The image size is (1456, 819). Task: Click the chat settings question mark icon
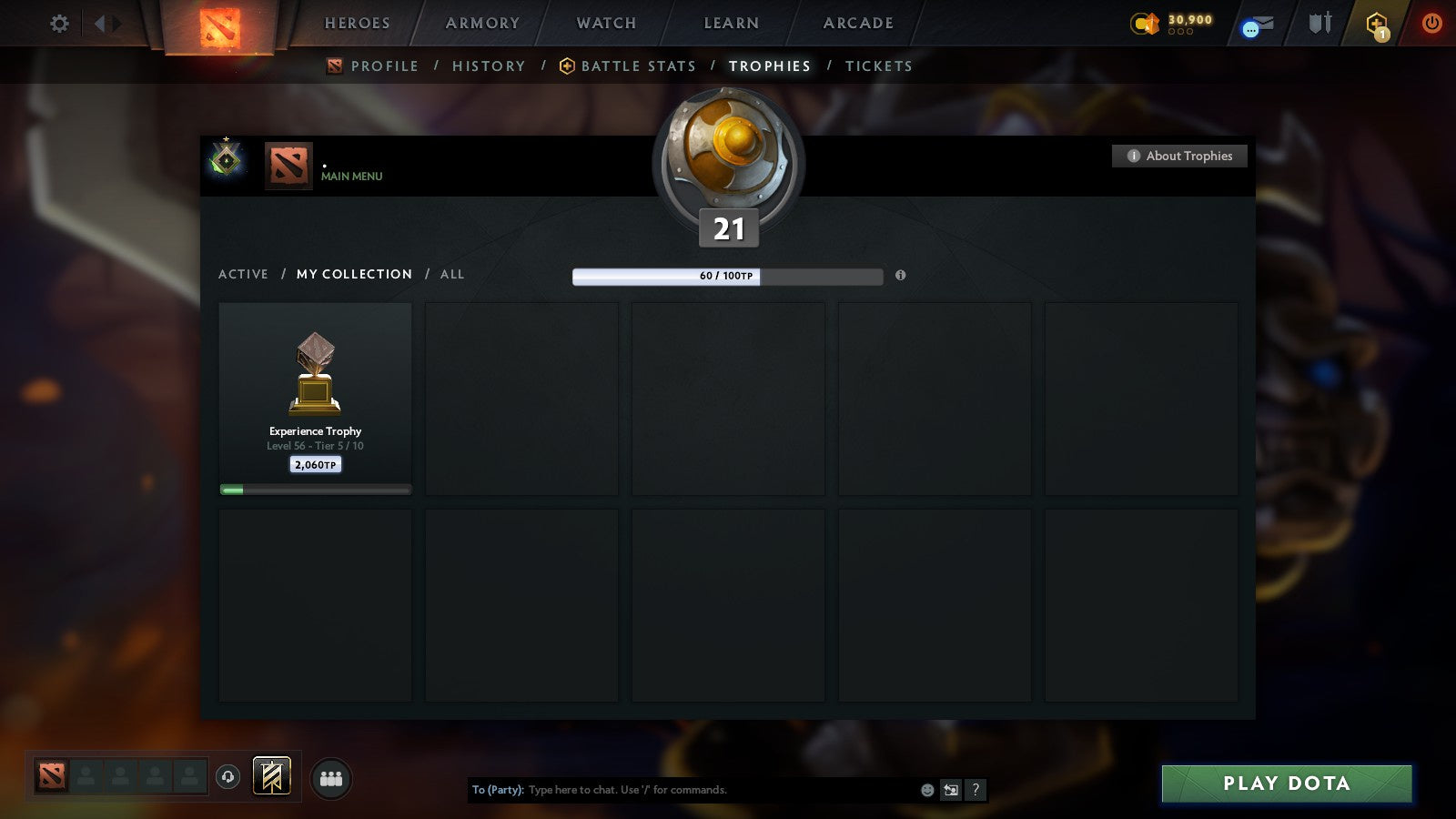coord(975,791)
